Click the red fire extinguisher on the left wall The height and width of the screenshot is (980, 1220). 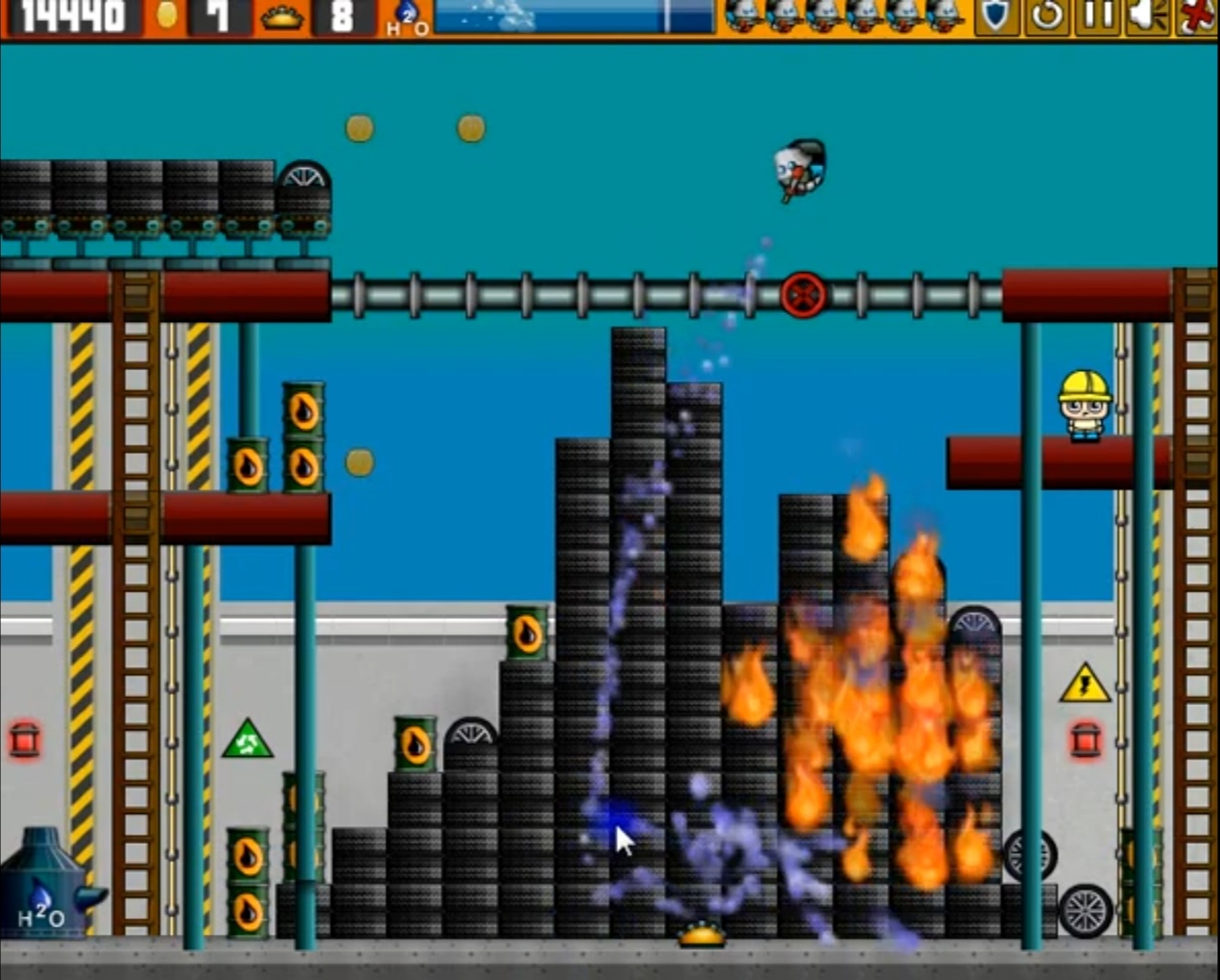(x=25, y=739)
